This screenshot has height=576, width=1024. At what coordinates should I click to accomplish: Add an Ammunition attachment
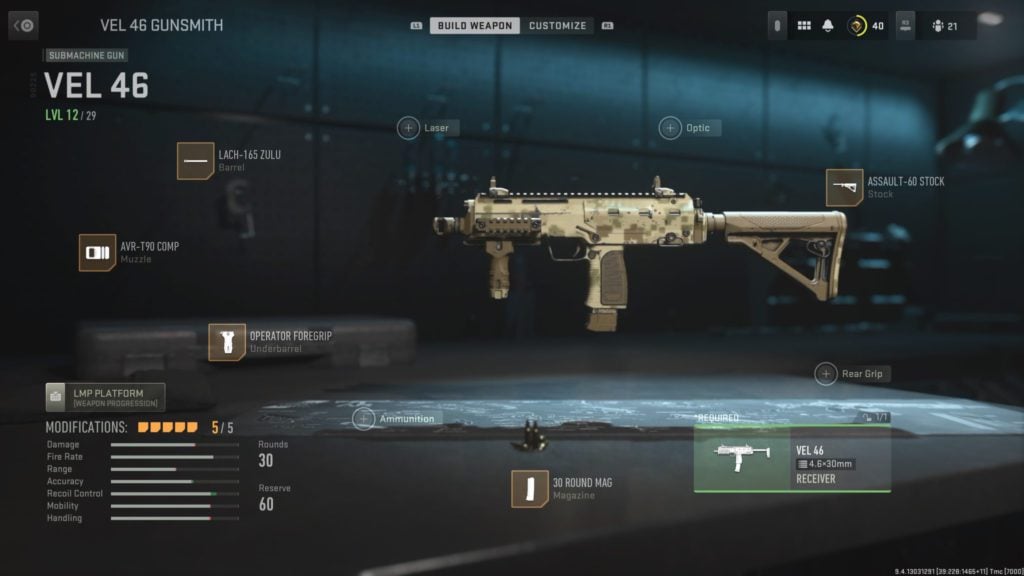click(364, 419)
